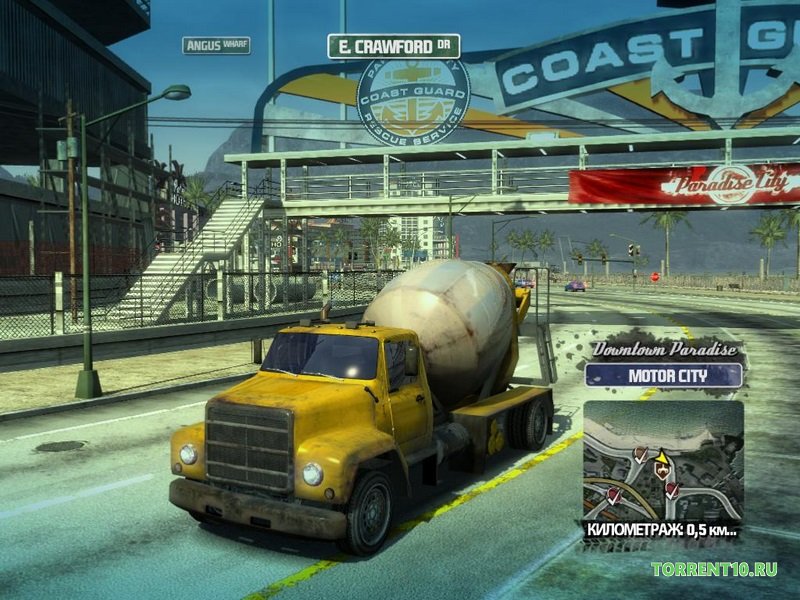Open the torrent10.ru watermark link

click(x=714, y=569)
